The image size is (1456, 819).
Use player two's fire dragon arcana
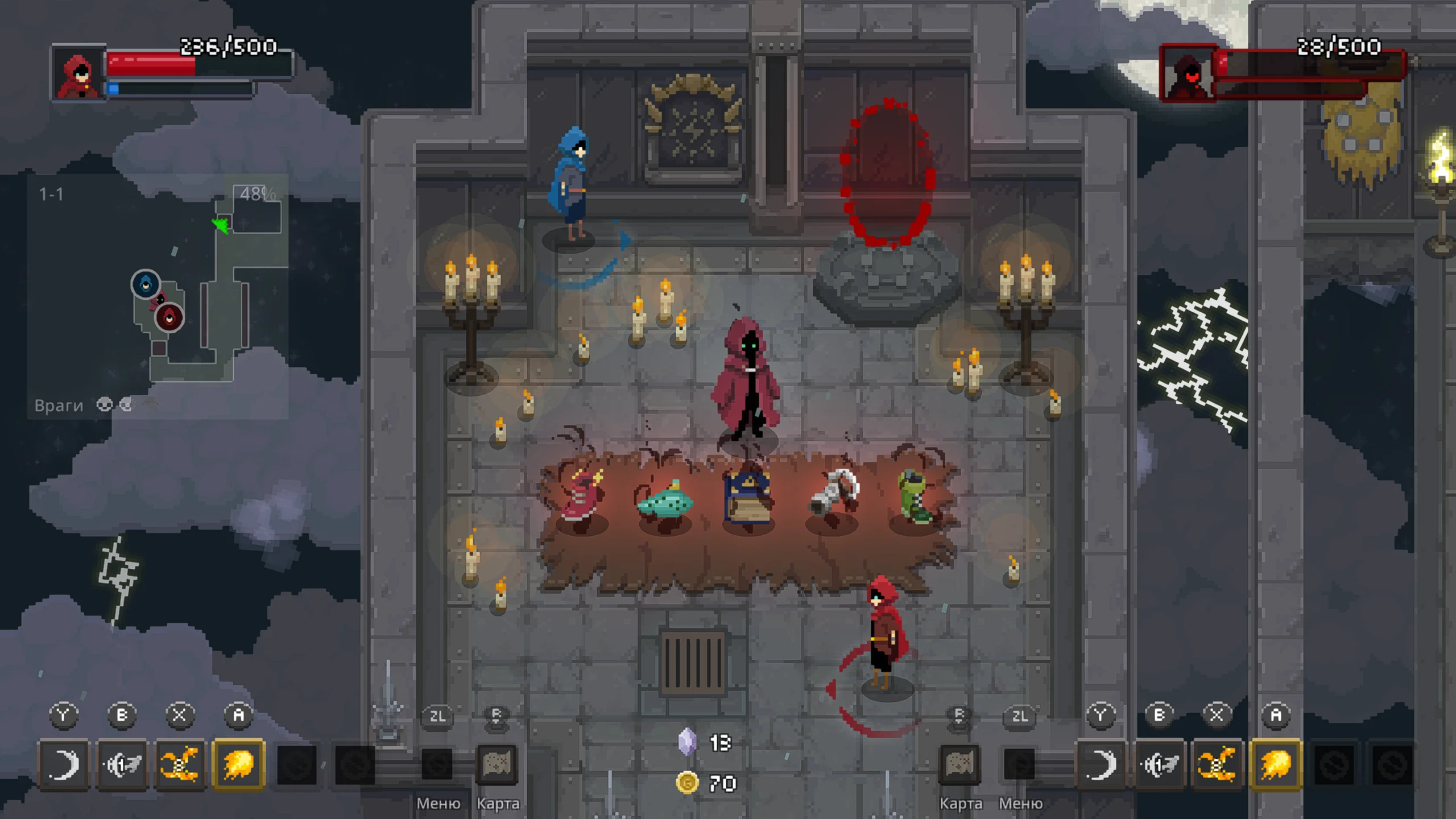(1217, 764)
